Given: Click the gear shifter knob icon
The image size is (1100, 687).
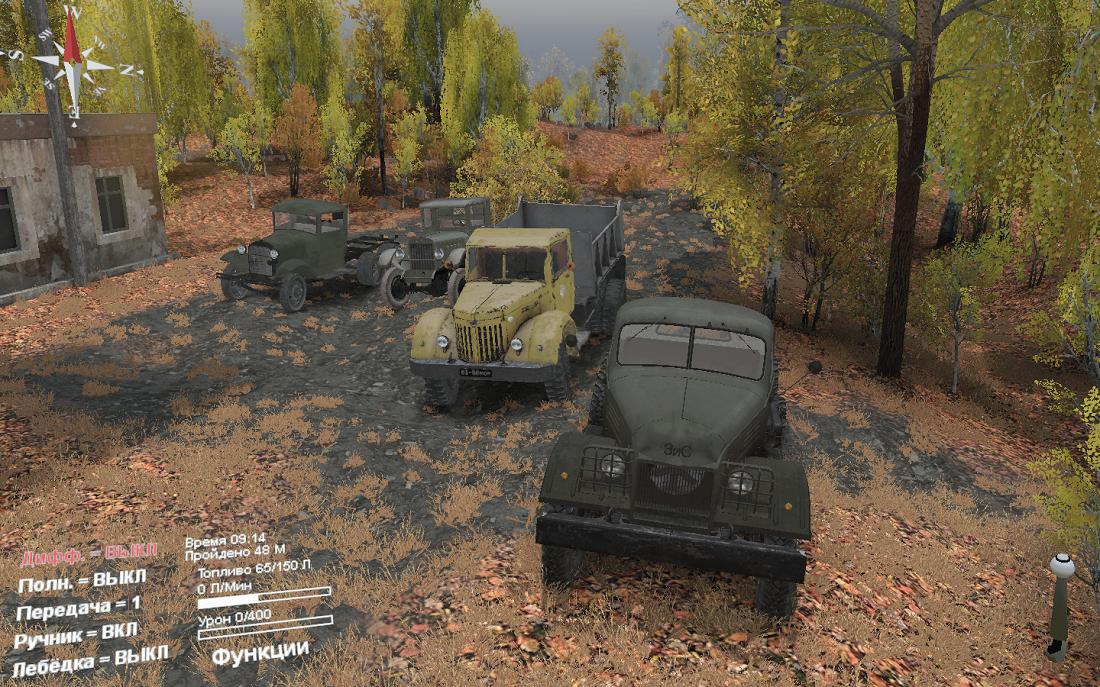Looking at the screenshot, I should click(1061, 568).
